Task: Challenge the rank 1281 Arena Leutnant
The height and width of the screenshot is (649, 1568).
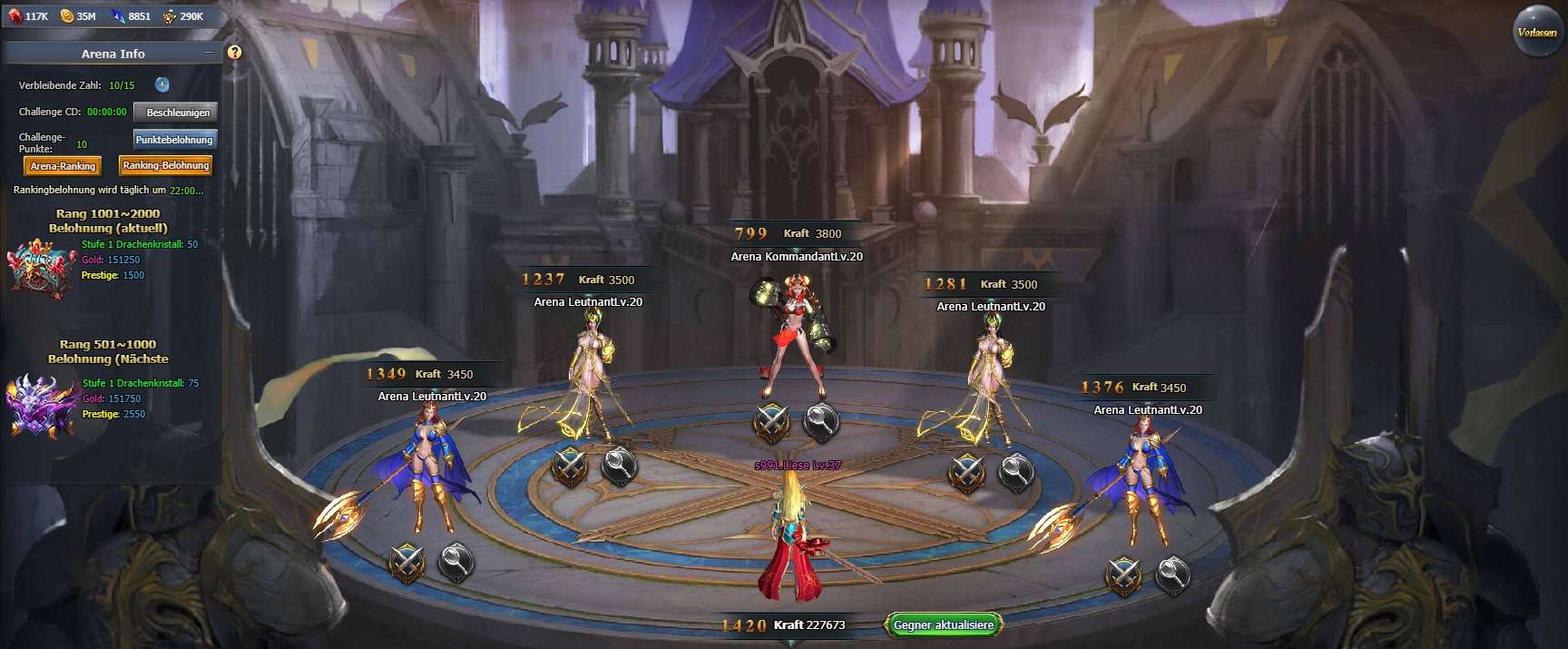Action: click(x=966, y=472)
